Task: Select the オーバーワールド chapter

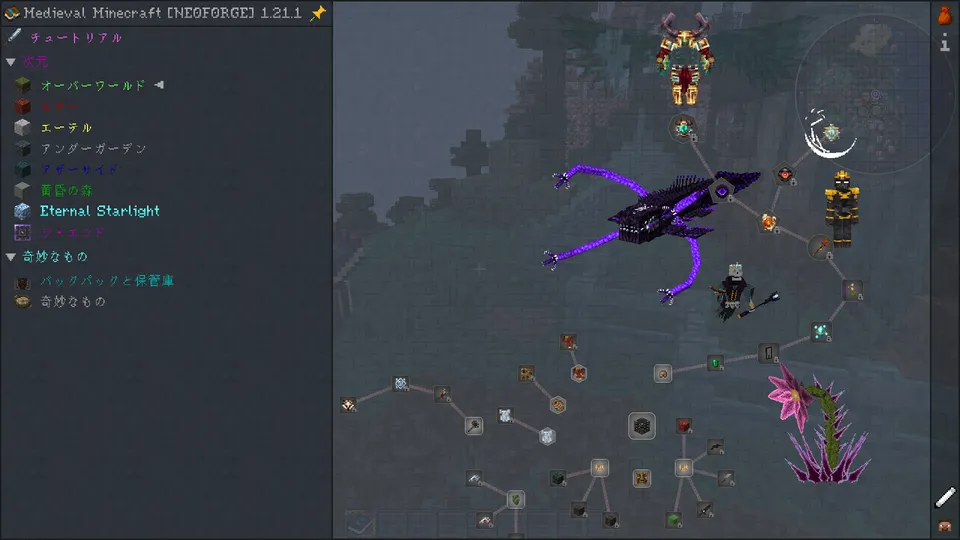Action: [x=92, y=86]
